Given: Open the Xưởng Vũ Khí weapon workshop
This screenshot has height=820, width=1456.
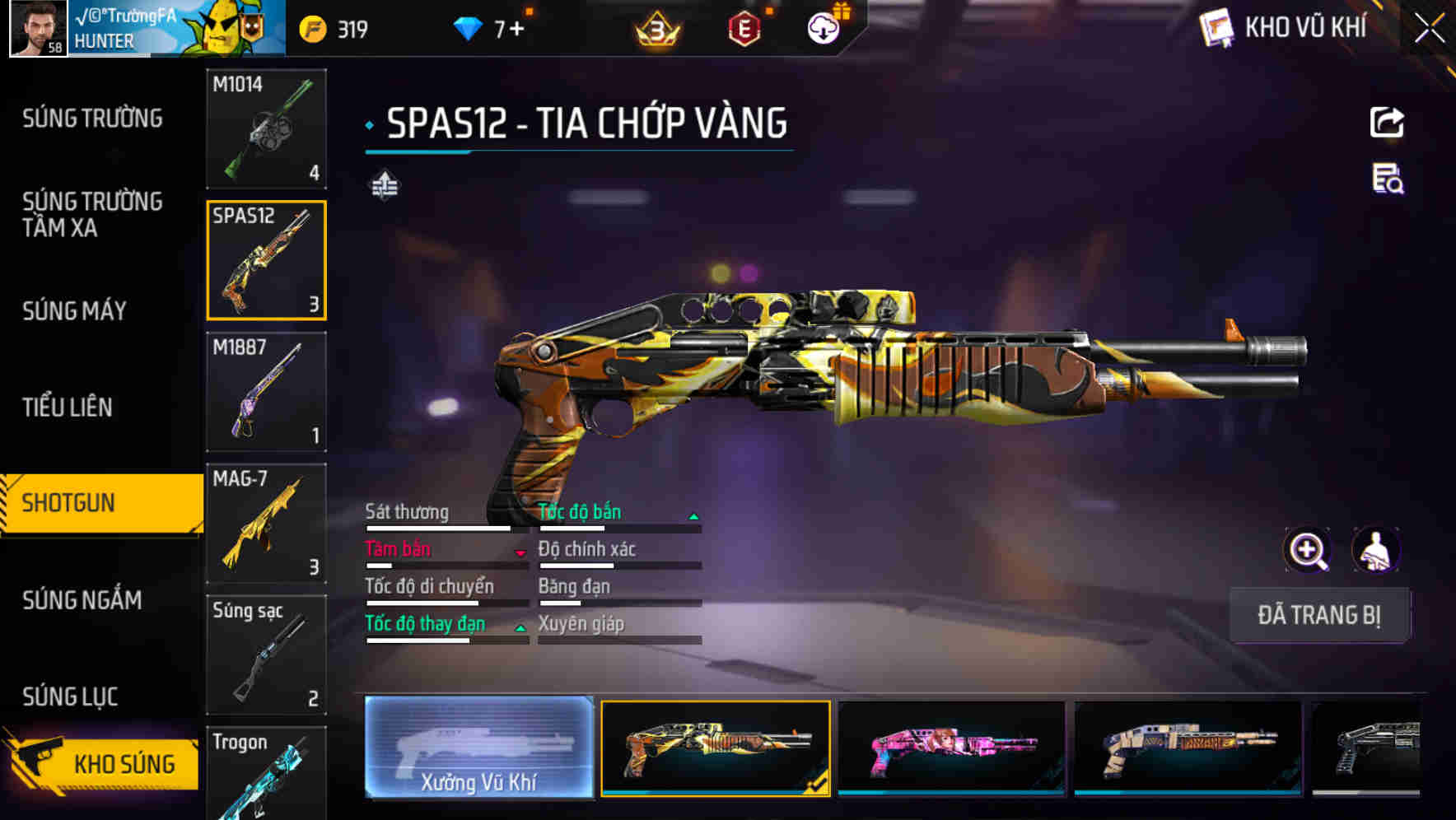Looking at the screenshot, I should pos(478,748).
